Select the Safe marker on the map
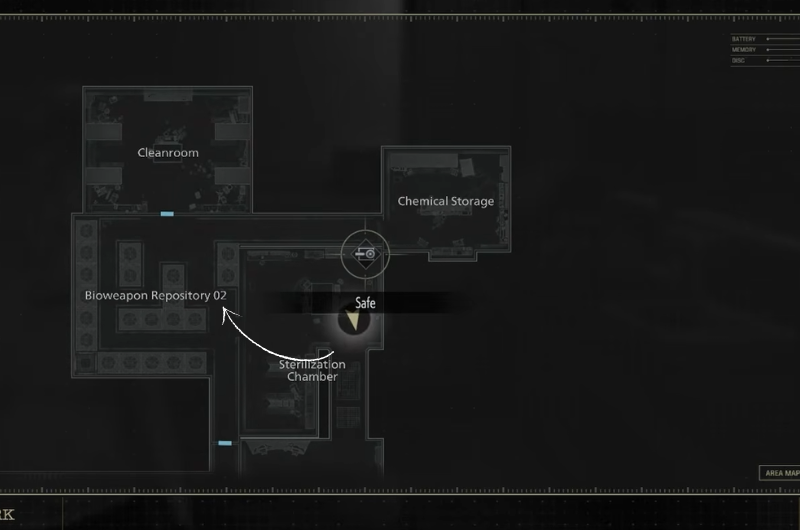Viewport: 800px width, 530px height. point(352,321)
